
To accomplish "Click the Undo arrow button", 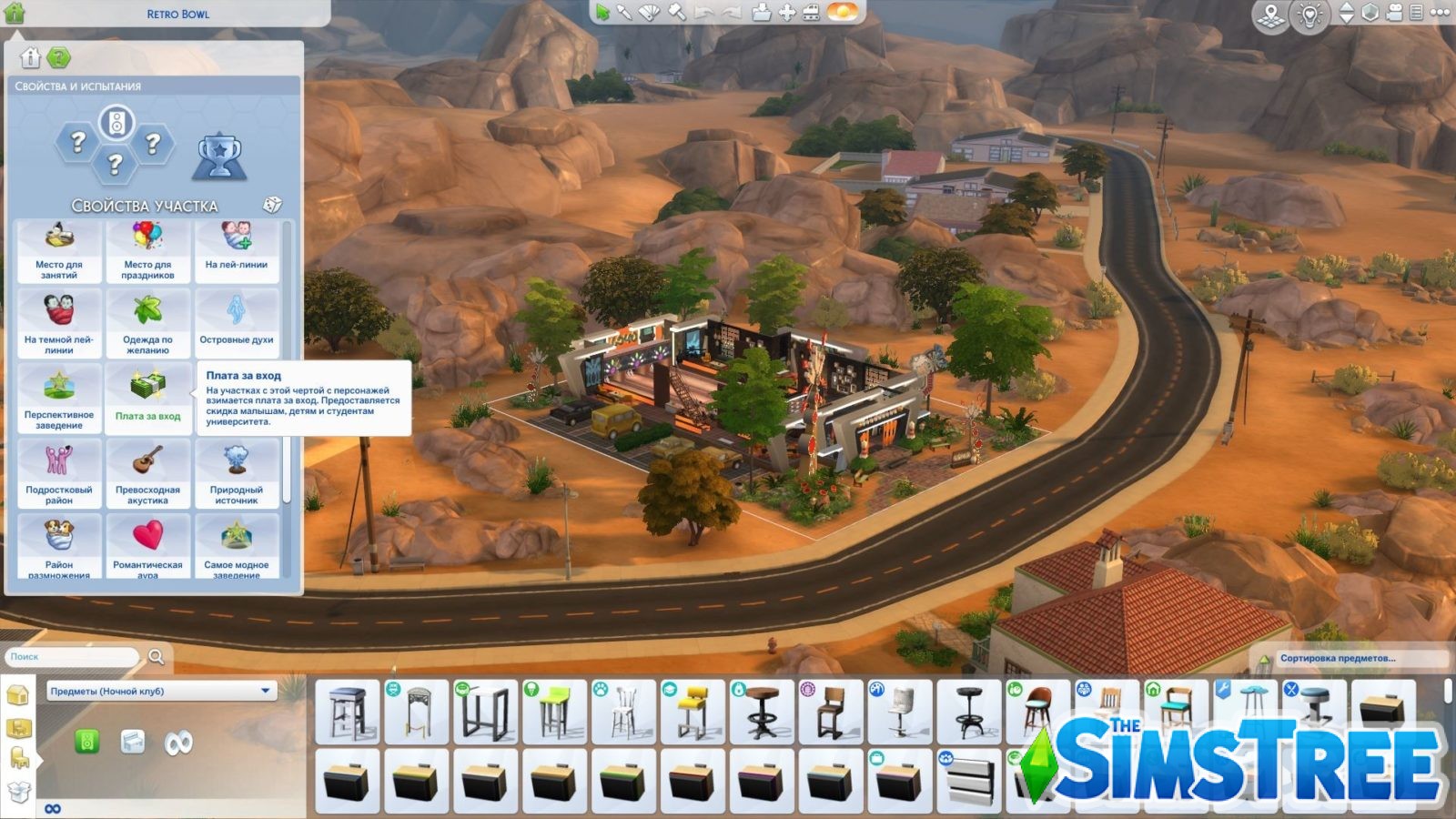I will (x=703, y=13).
